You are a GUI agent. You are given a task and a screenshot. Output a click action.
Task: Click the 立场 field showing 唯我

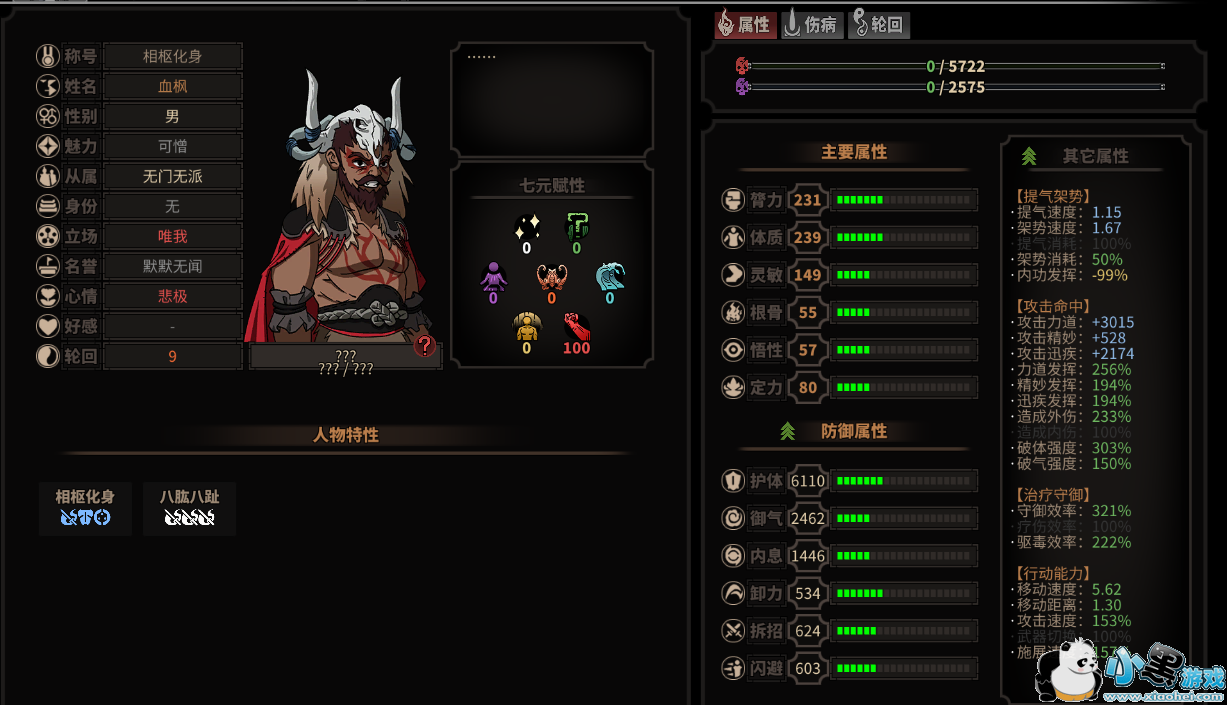172,236
